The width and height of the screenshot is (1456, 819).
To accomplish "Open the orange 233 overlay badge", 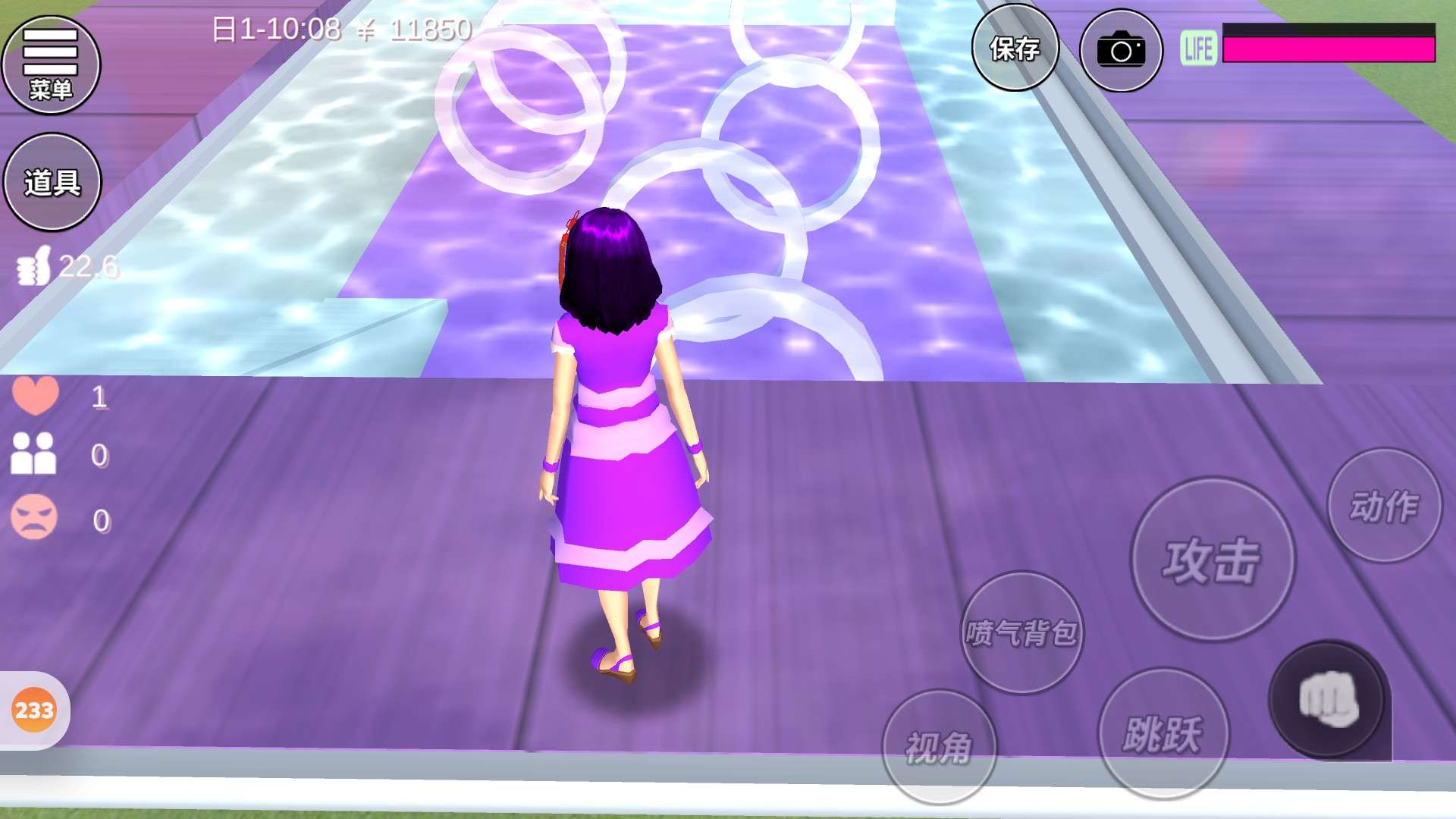I will pos(34,711).
